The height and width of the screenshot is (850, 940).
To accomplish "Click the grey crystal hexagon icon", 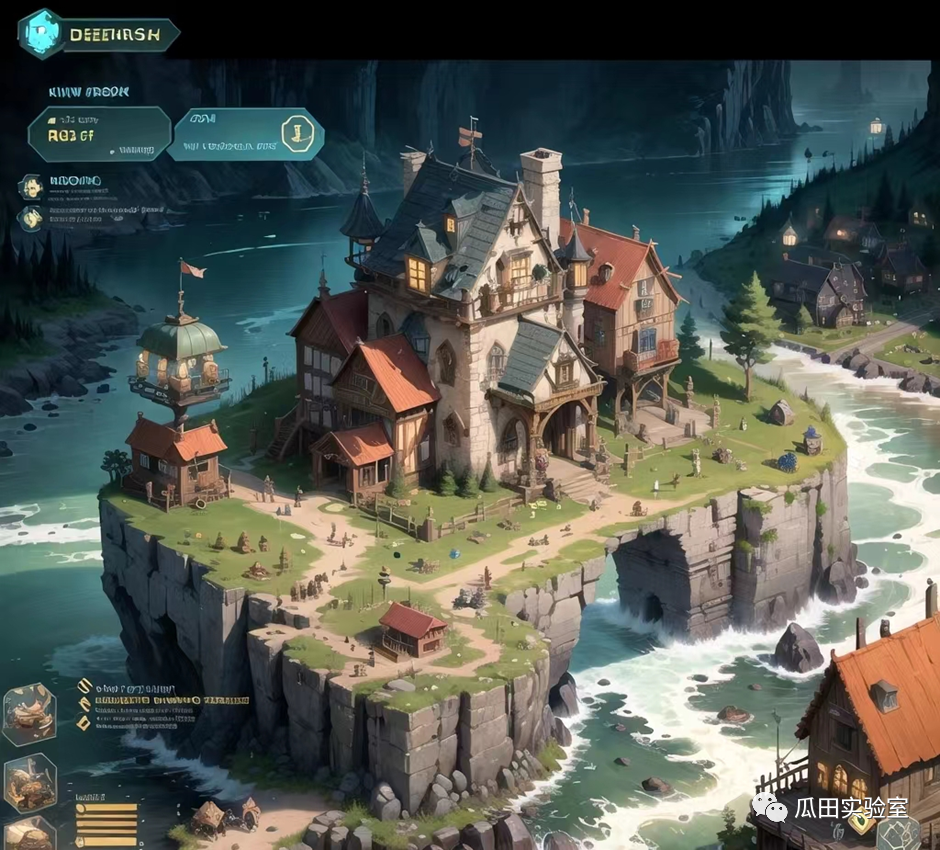I will tap(905, 834).
